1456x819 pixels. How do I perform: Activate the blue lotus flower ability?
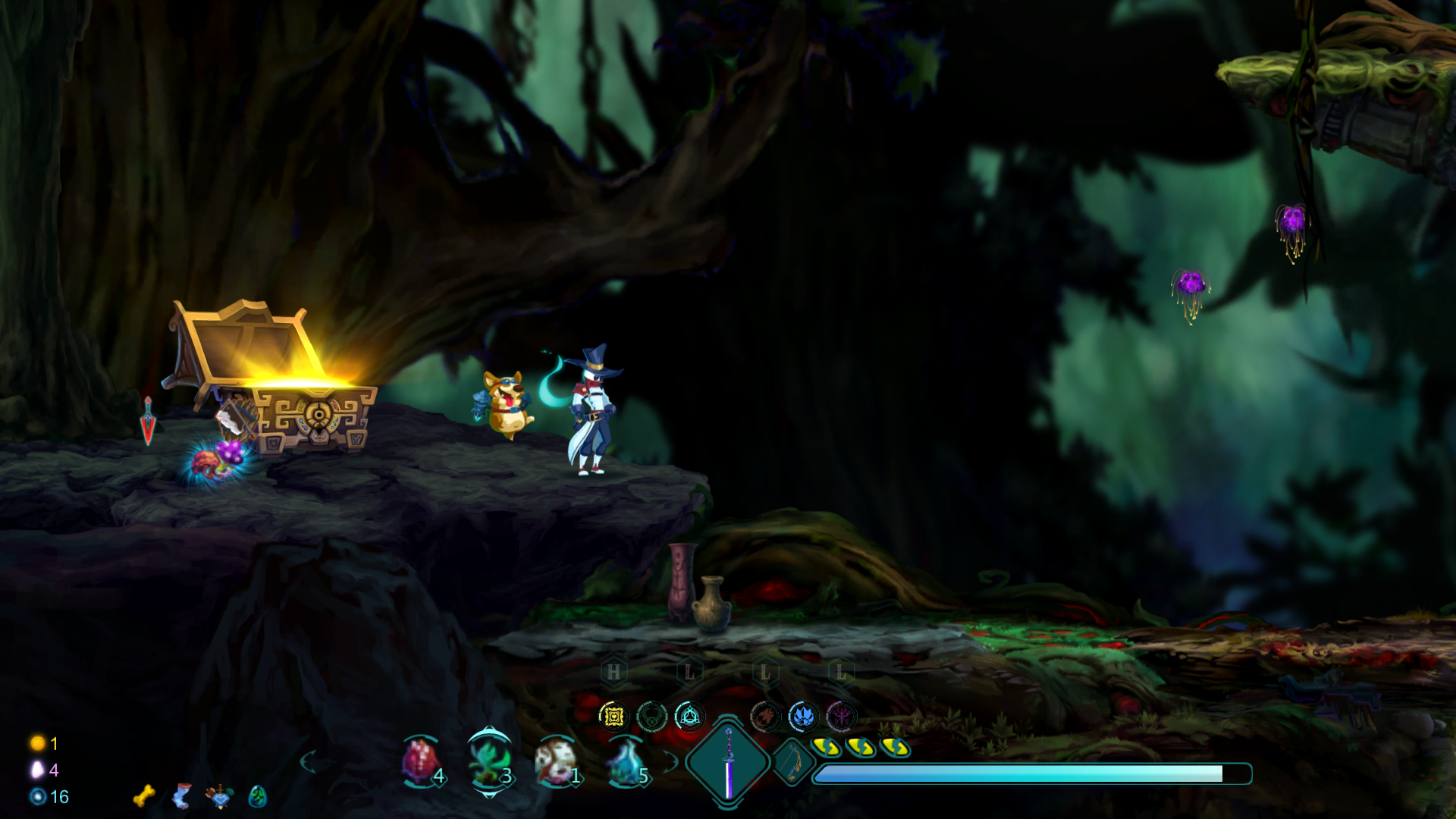[x=803, y=716]
